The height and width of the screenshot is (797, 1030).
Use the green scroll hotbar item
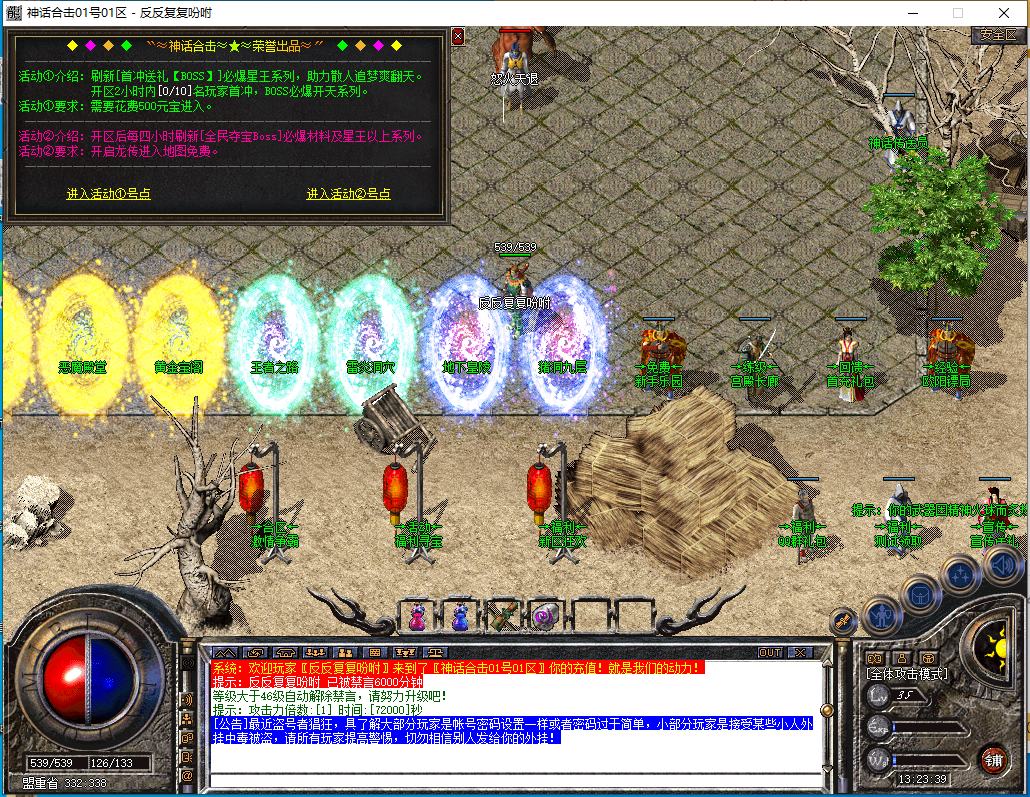tap(503, 616)
